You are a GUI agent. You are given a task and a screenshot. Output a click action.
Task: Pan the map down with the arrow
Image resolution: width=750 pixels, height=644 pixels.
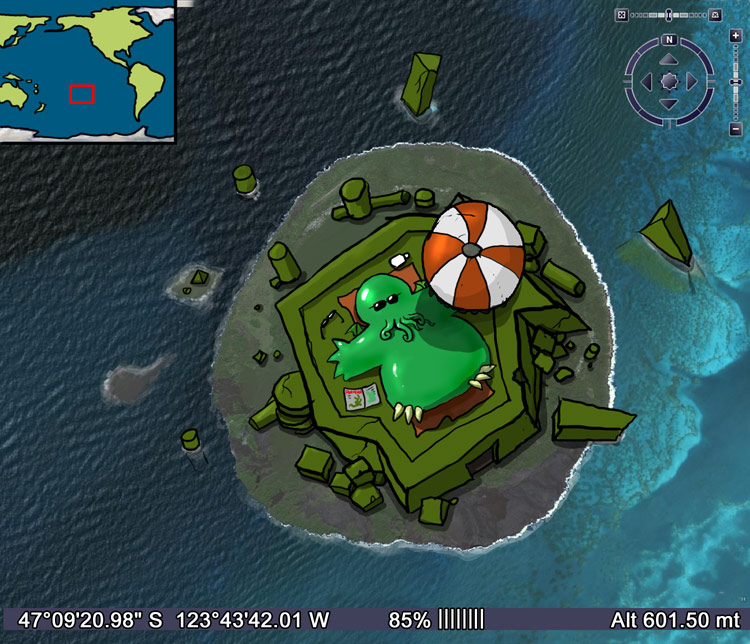(668, 102)
